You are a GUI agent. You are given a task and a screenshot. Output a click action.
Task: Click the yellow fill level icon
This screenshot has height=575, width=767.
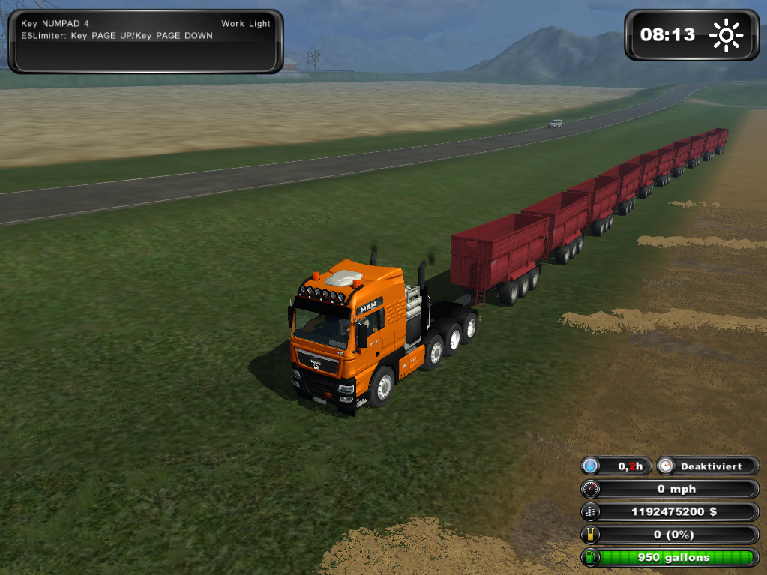click(591, 533)
